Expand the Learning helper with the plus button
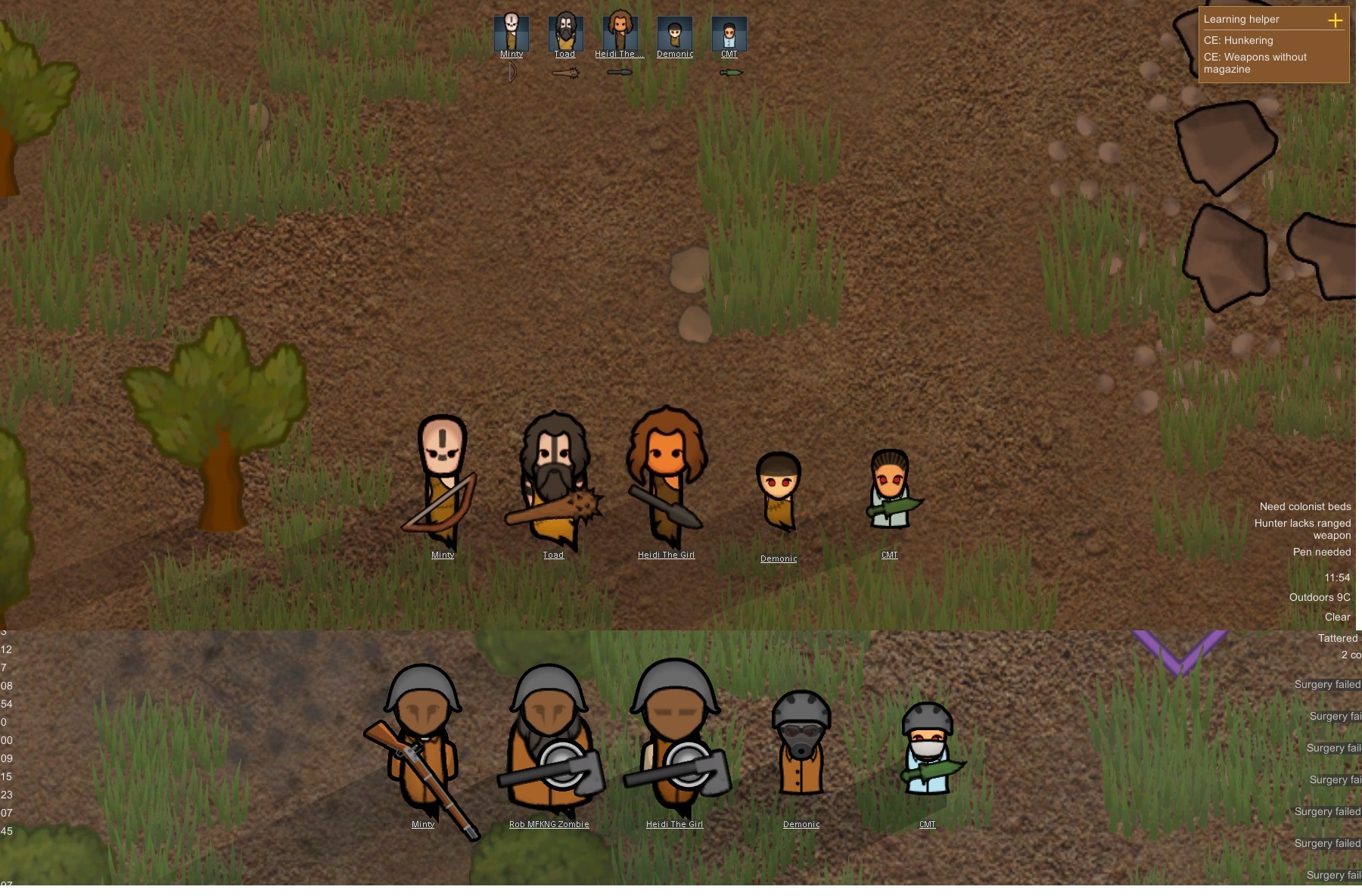 tap(1336, 20)
